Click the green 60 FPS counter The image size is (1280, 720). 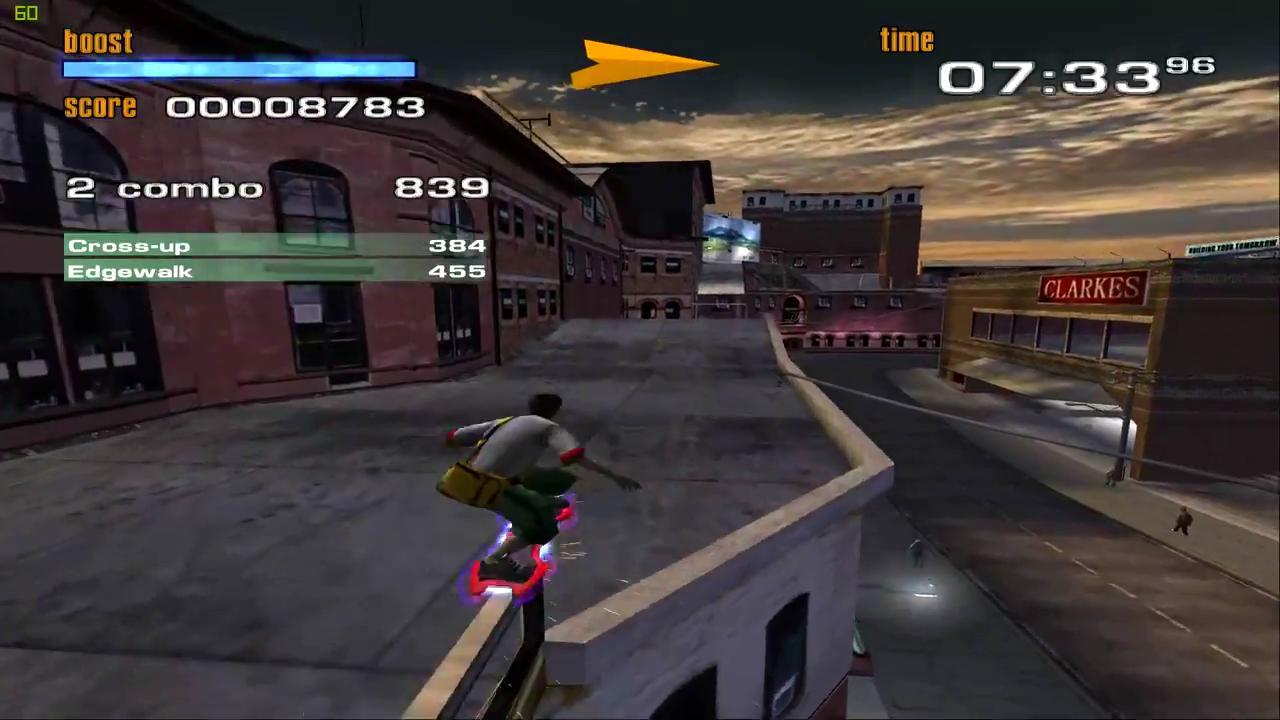pyautogui.click(x=26, y=13)
